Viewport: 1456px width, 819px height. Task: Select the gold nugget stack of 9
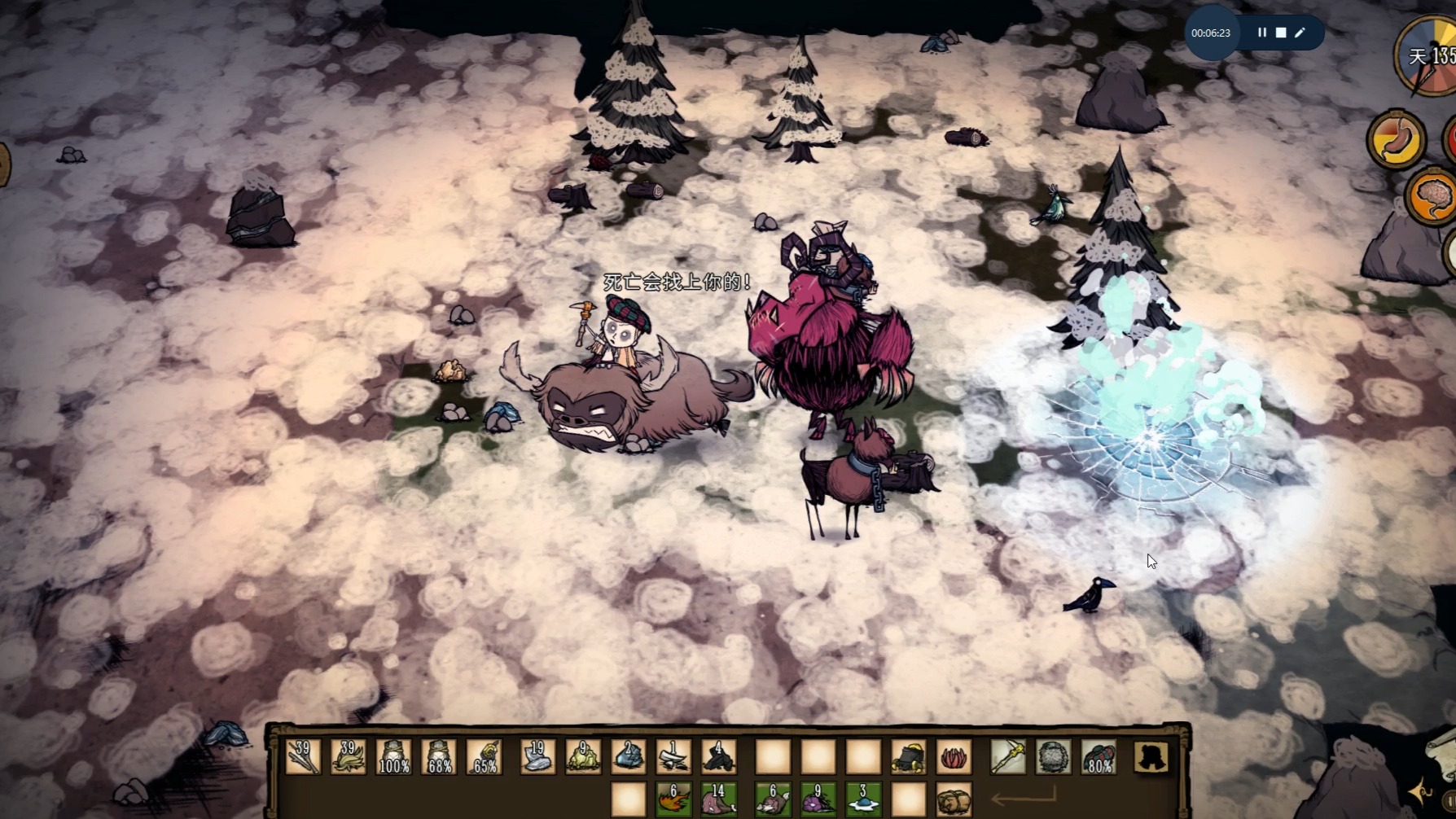point(583,757)
